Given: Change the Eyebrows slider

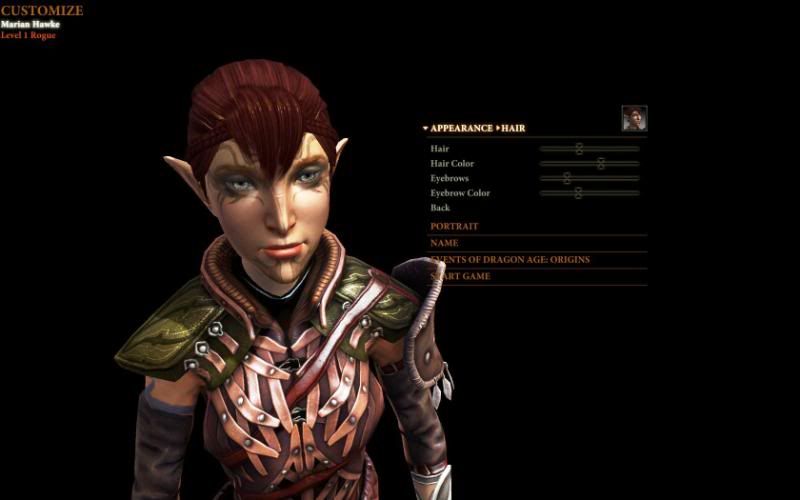Looking at the screenshot, I should click(x=567, y=178).
